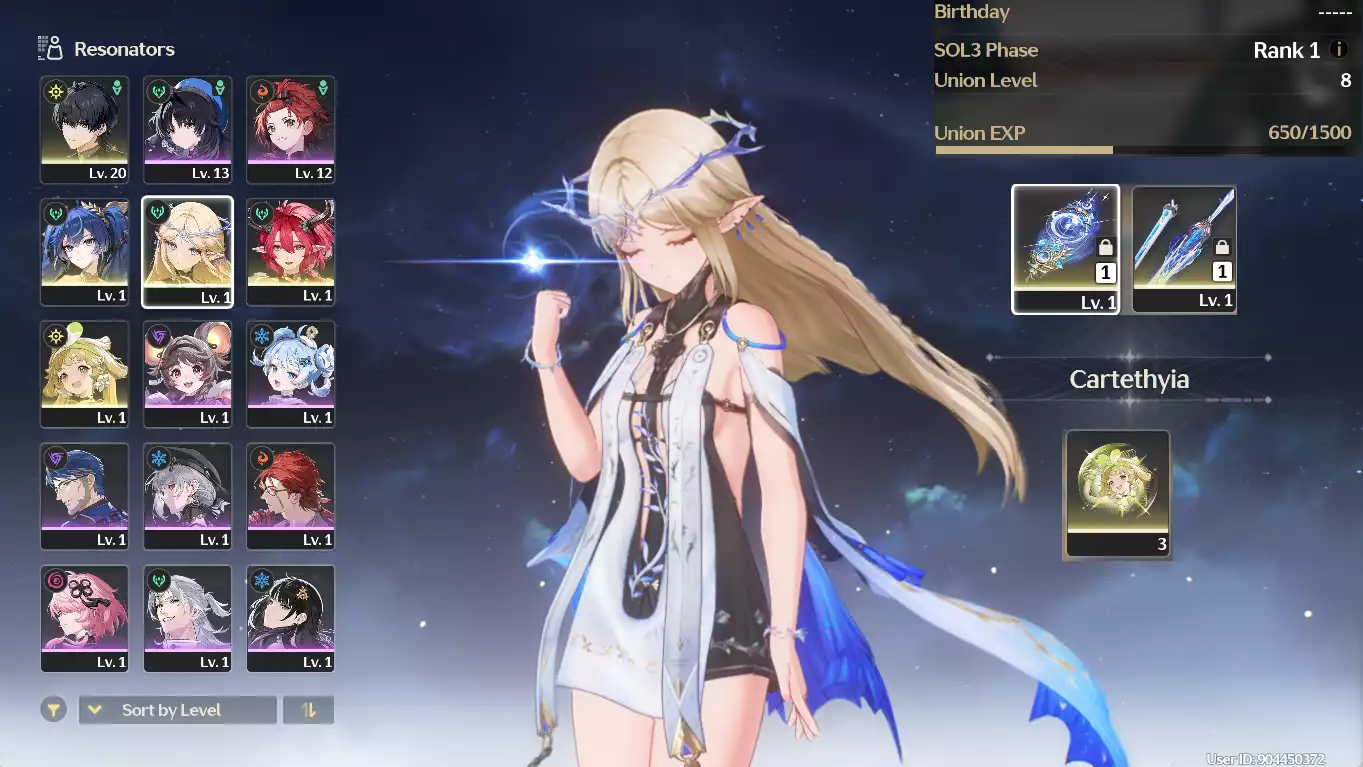This screenshot has width=1363, height=767.
Task: Choose the red-haired Resonator with dark horns
Action: point(291,252)
